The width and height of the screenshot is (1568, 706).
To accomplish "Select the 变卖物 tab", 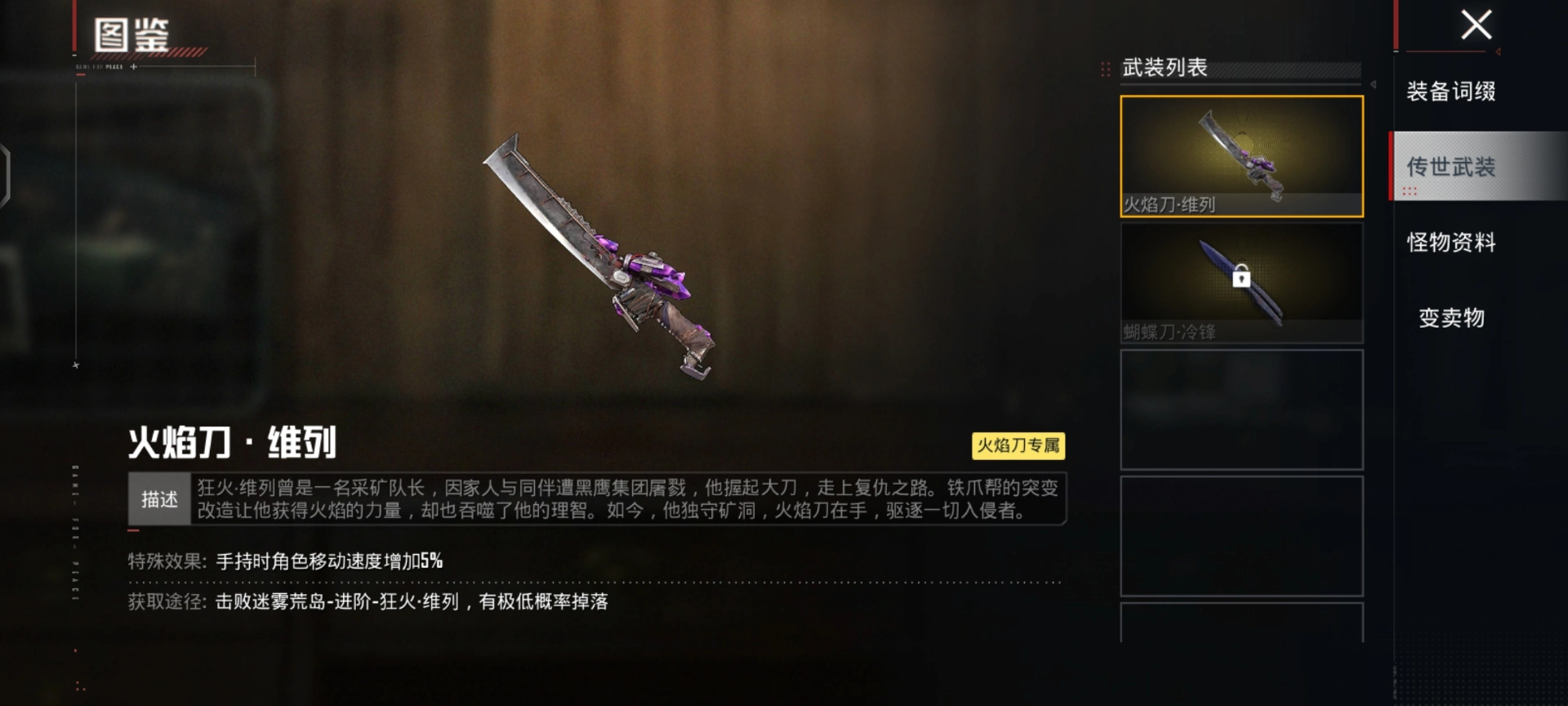I will click(x=1450, y=317).
